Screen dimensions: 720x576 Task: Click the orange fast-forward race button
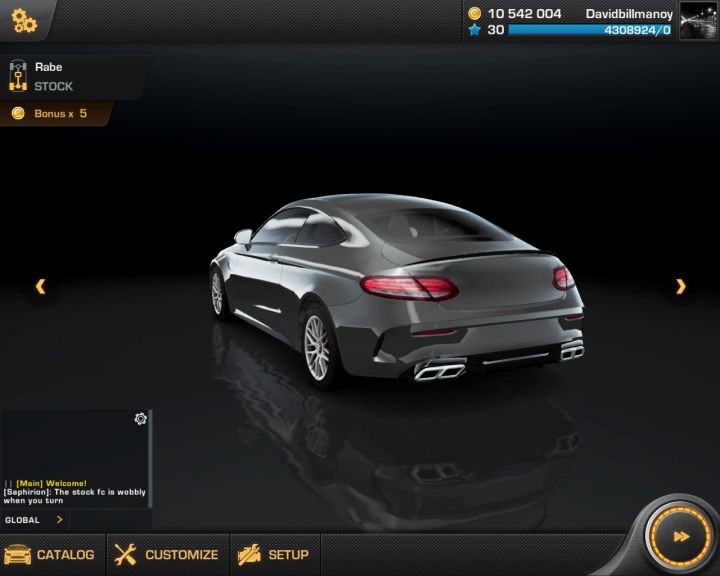click(x=680, y=537)
